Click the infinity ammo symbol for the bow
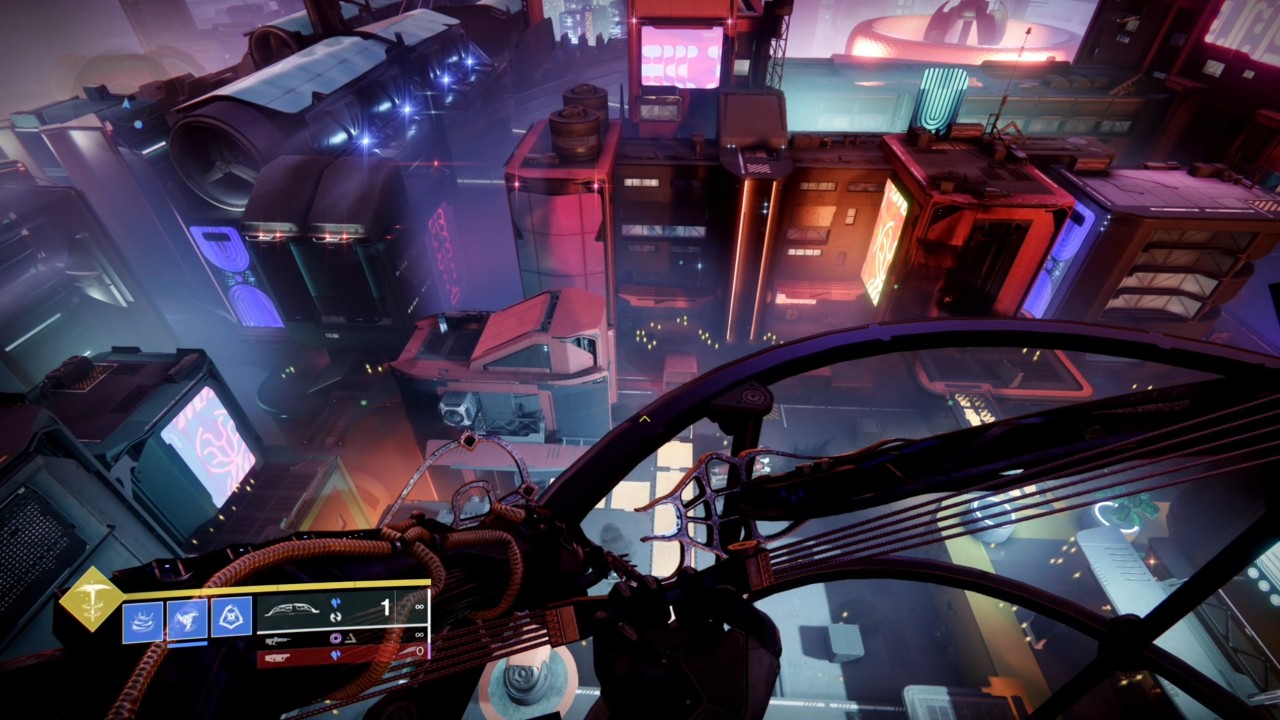Screen dimensions: 1280x720 pyautogui.click(x=419, y=608)
